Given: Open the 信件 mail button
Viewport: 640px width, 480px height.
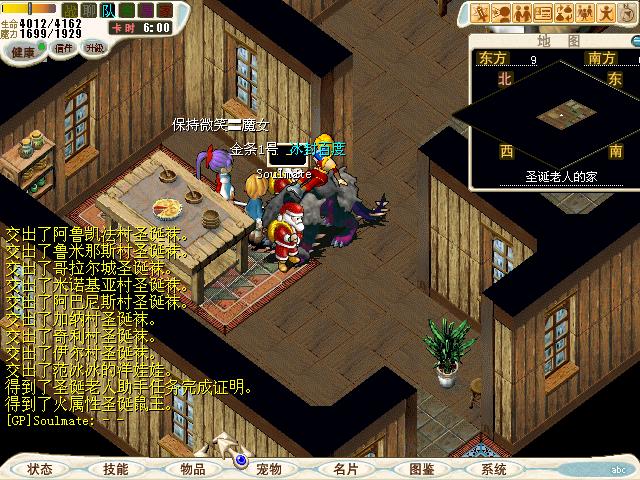Looking at the screenshot, I should click(x=64, y=48).
